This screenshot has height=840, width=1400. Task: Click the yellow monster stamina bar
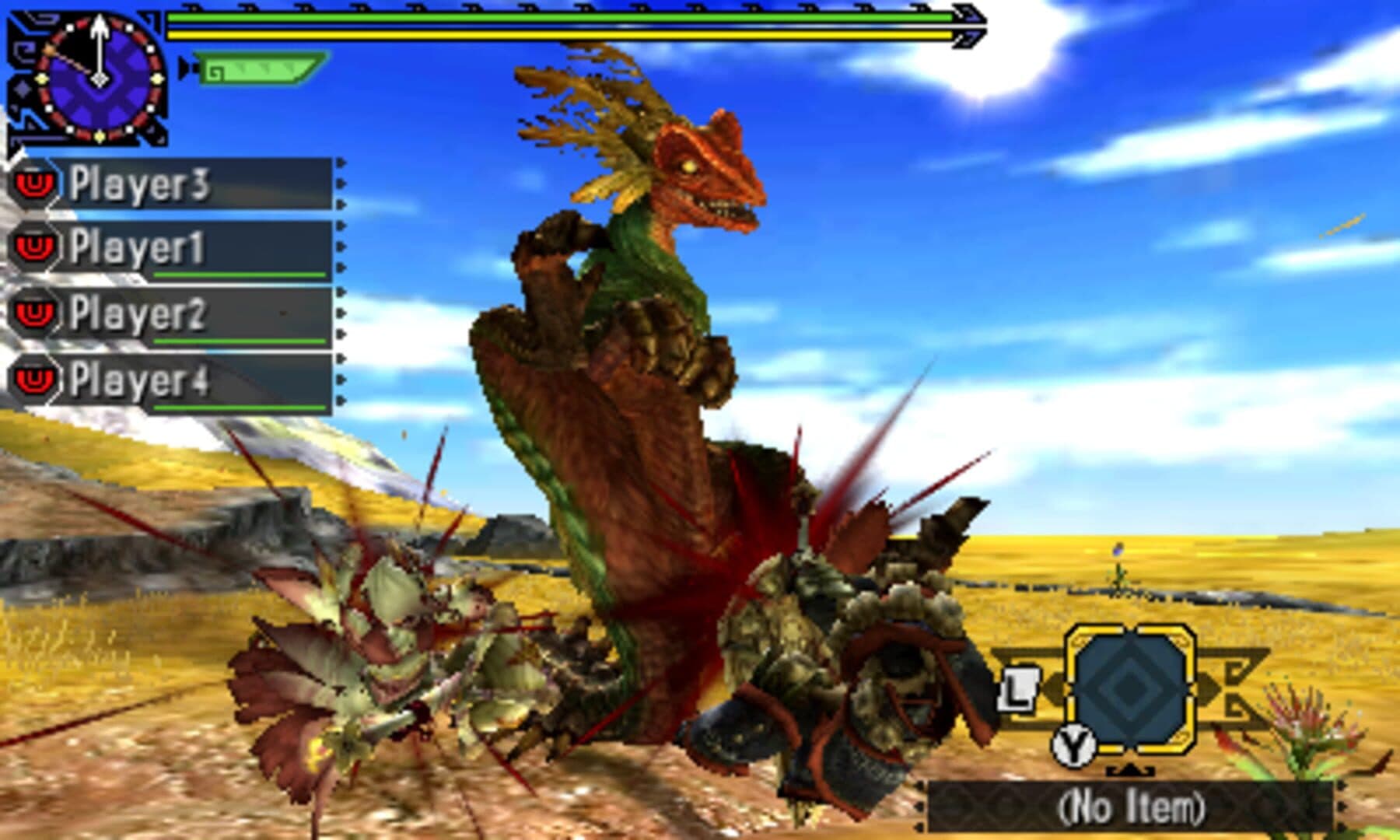pyautogui.click(x=560, y=35)
